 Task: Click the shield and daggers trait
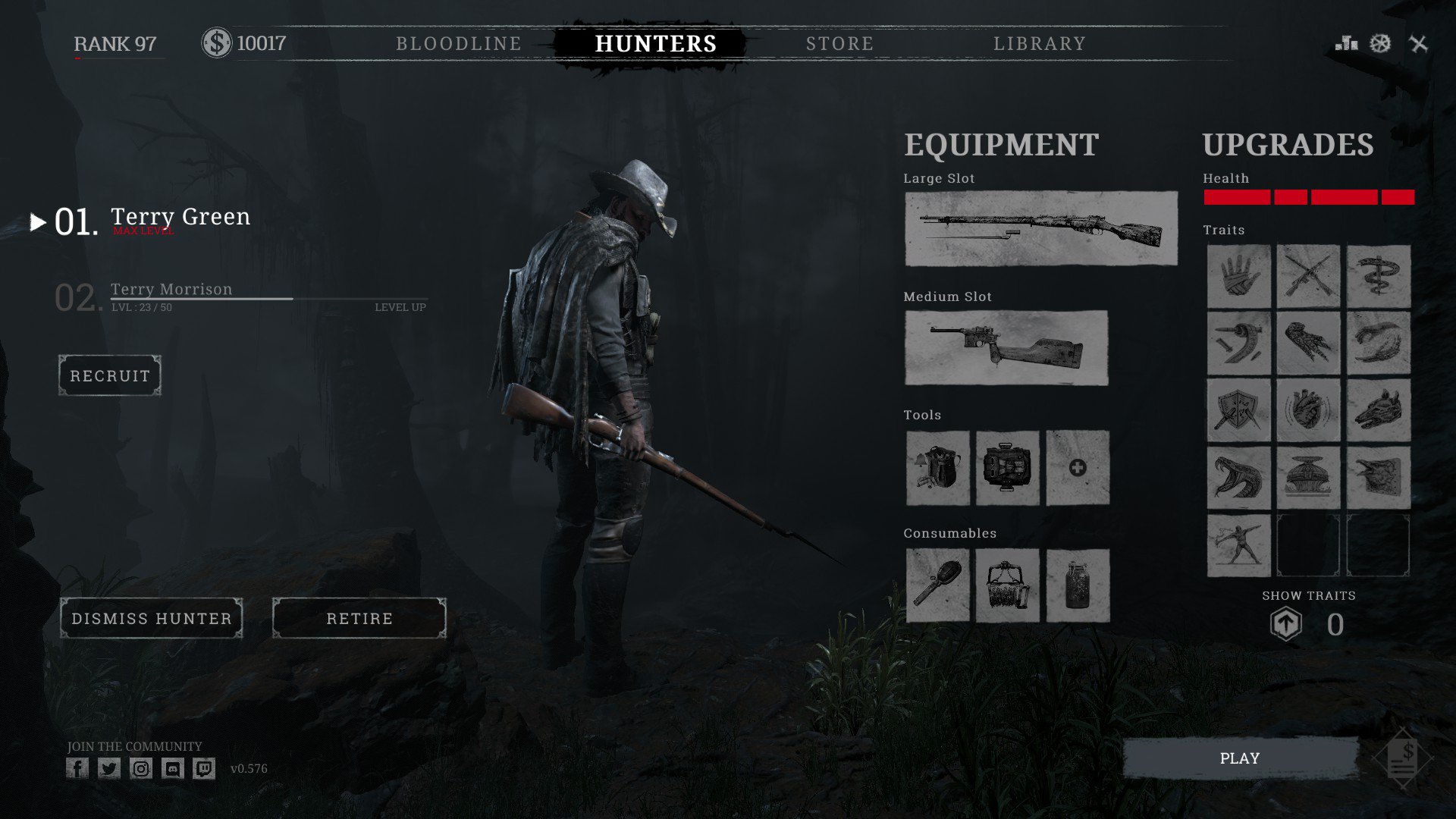[1238, 412]
